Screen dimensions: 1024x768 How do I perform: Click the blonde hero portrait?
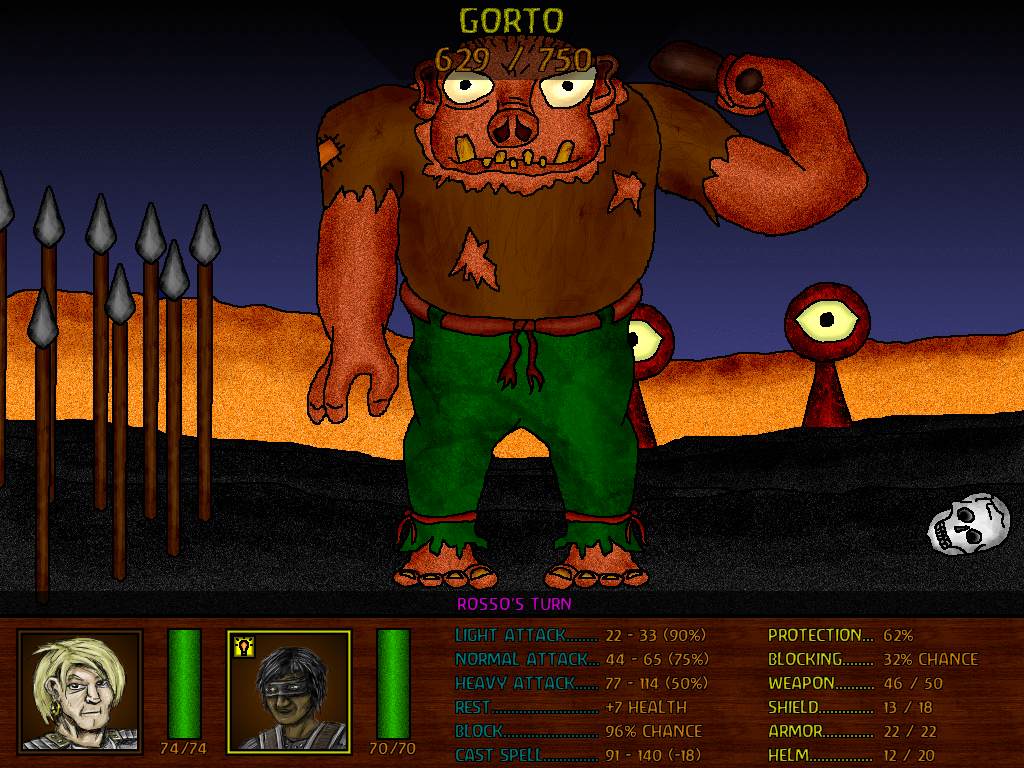[80, 690]
